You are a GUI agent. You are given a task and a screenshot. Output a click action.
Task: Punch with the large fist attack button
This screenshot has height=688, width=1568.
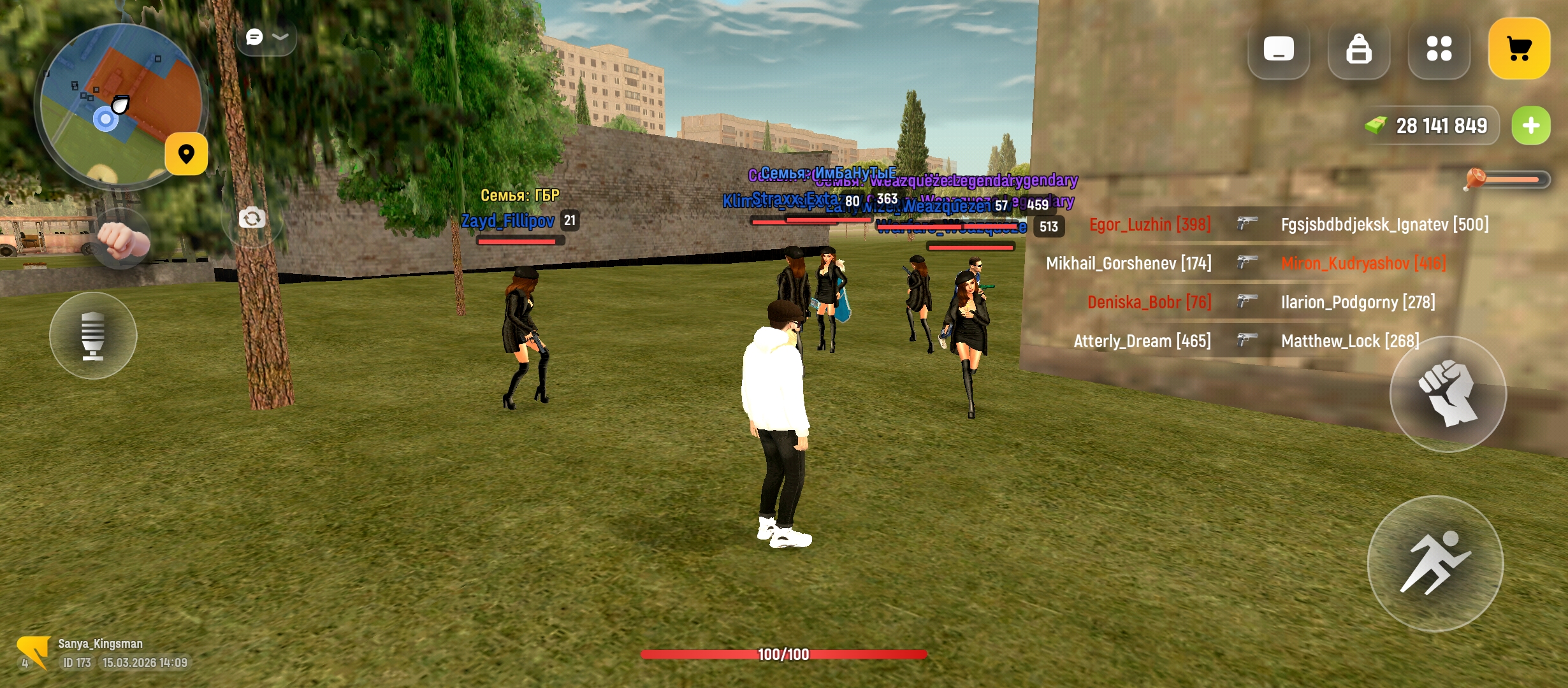[x=1448, y=394]
